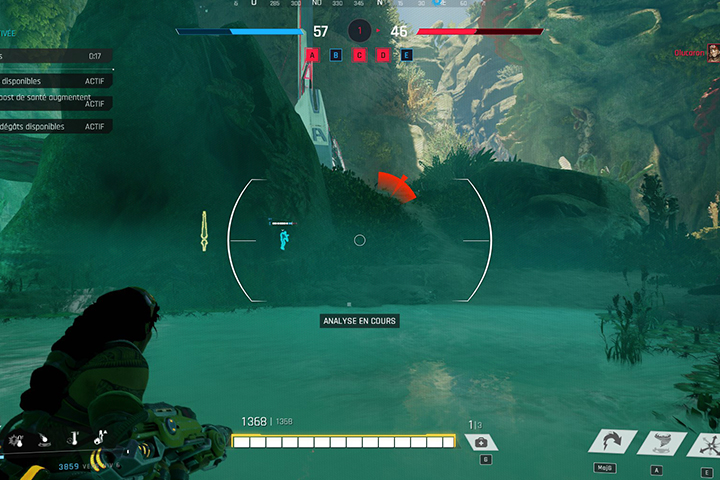Select capture point A indicator

pyautogui.click(x=313, y=55)
